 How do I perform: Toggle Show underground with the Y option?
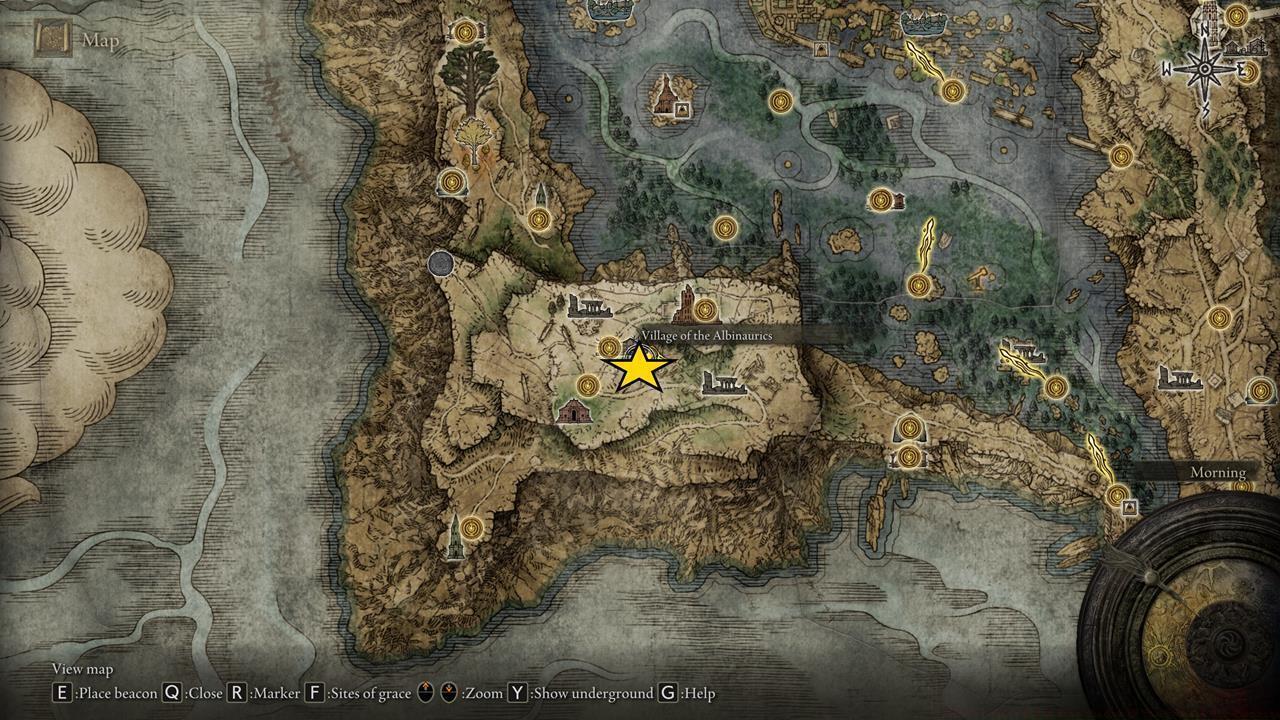pyautogui.click(x=513, y=691)
